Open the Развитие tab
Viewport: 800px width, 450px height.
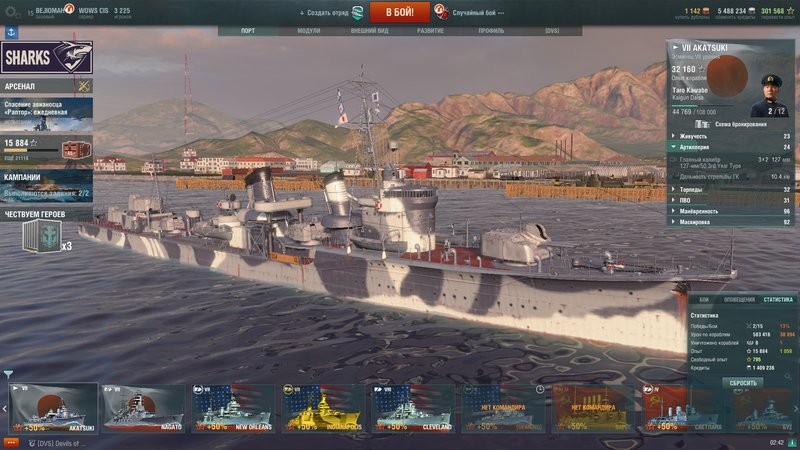coord(431,31)
